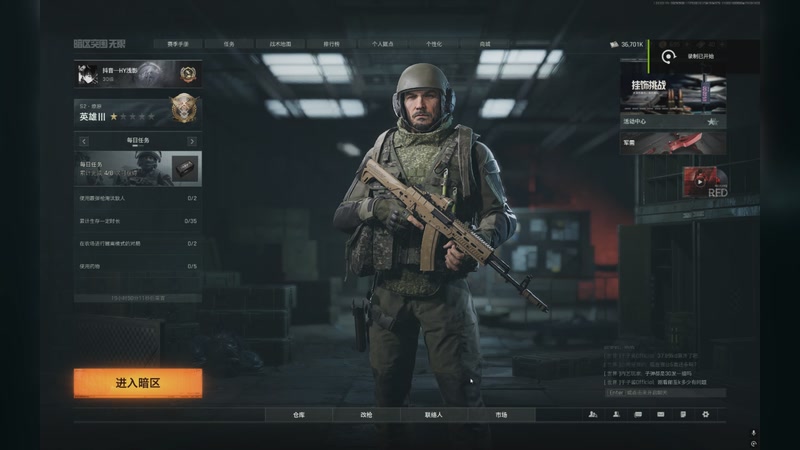The width and height of the screenshot is (800, 450).
Task: Open the 仓库 warehouse tab
Action: (298, 414)
